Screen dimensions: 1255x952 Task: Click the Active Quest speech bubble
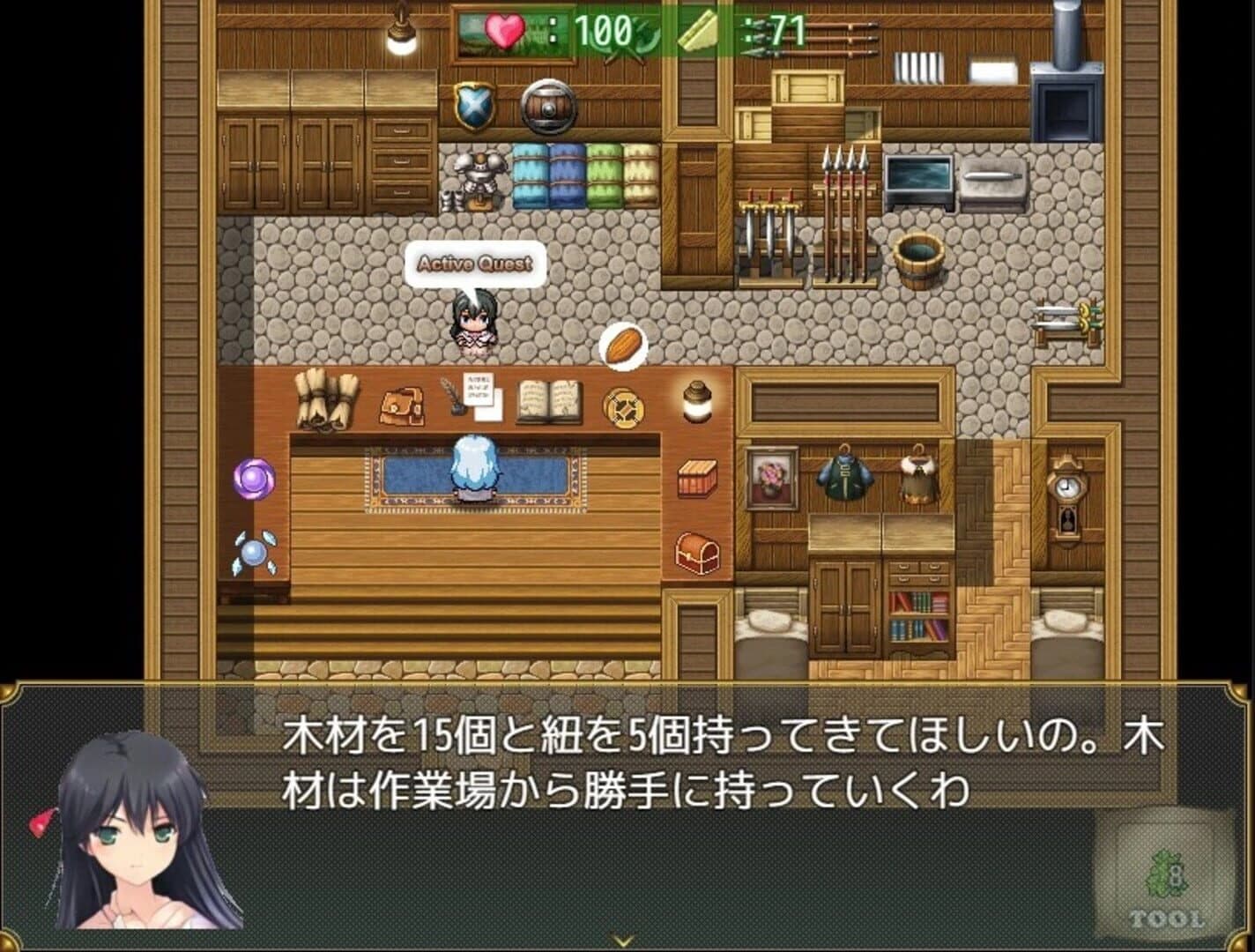[x=477, y=263]
